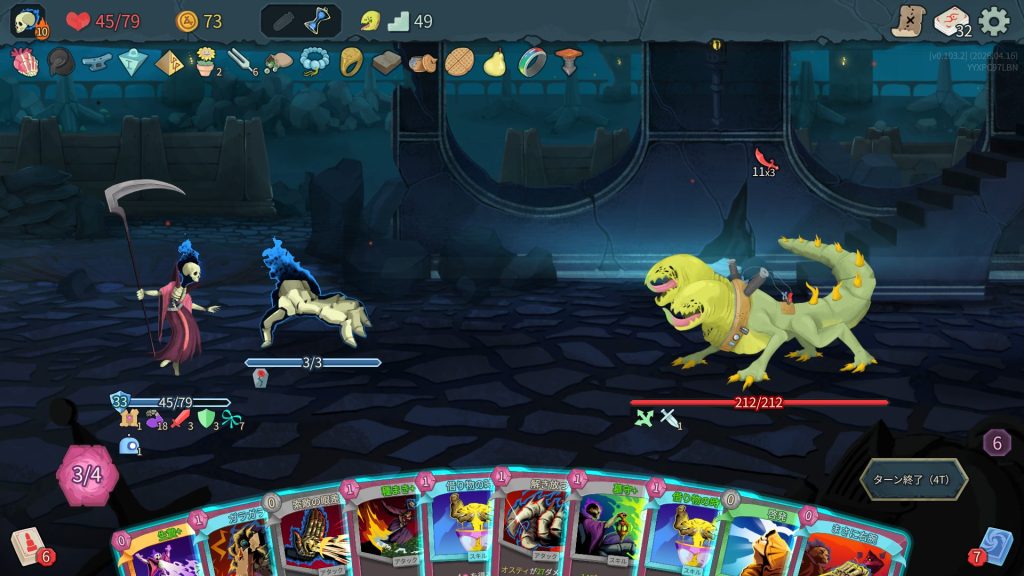Inspect the pear relic
Screen dimensions: 1024x576
point(494,63)
